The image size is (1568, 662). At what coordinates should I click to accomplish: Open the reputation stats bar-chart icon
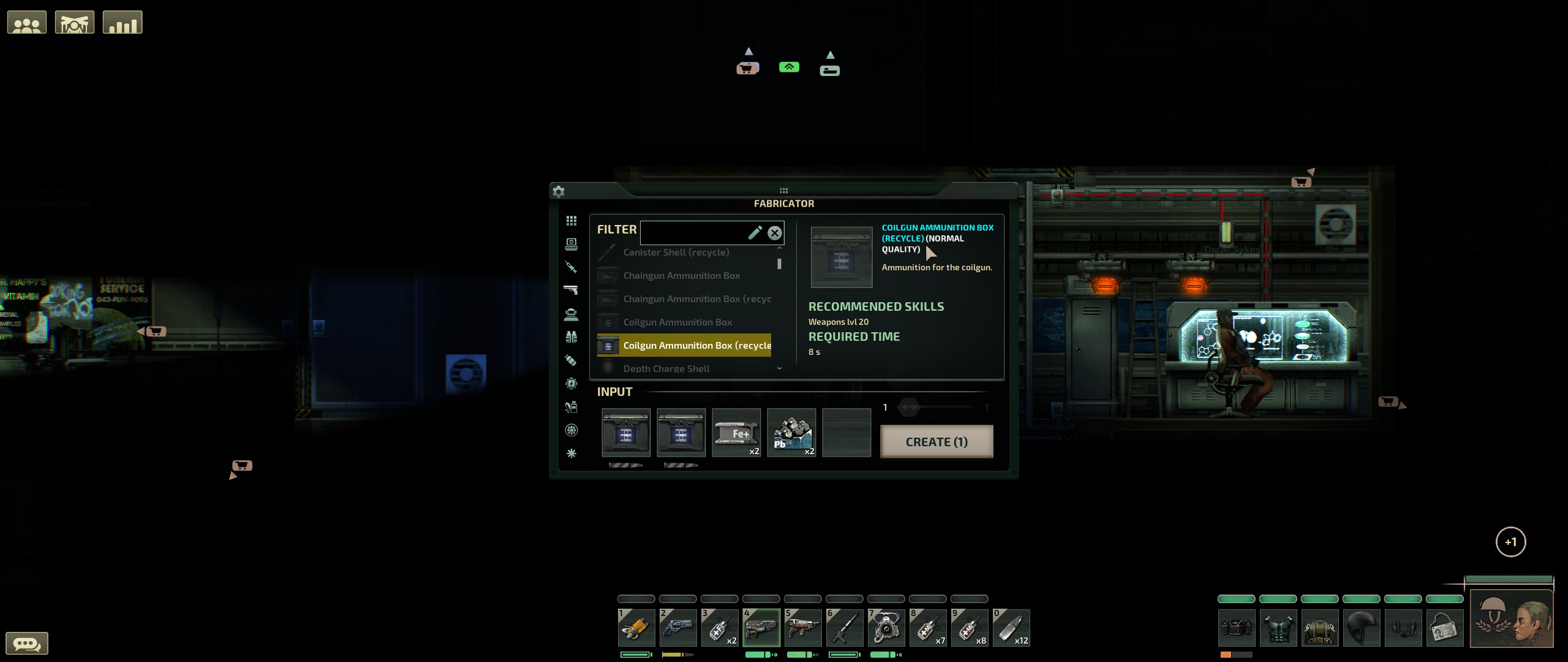(122, 21)
